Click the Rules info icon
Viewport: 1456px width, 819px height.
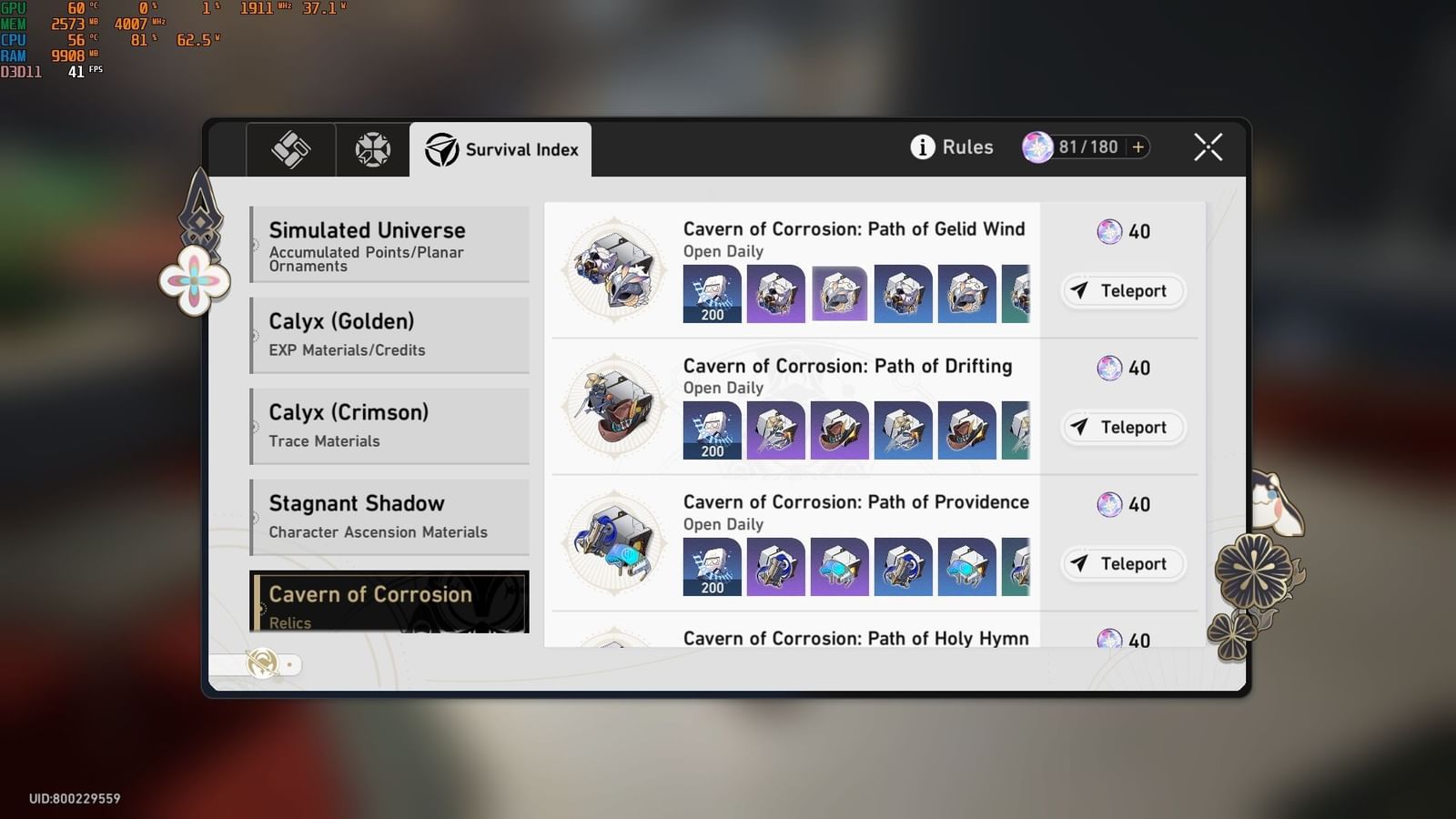coord(922,147)
